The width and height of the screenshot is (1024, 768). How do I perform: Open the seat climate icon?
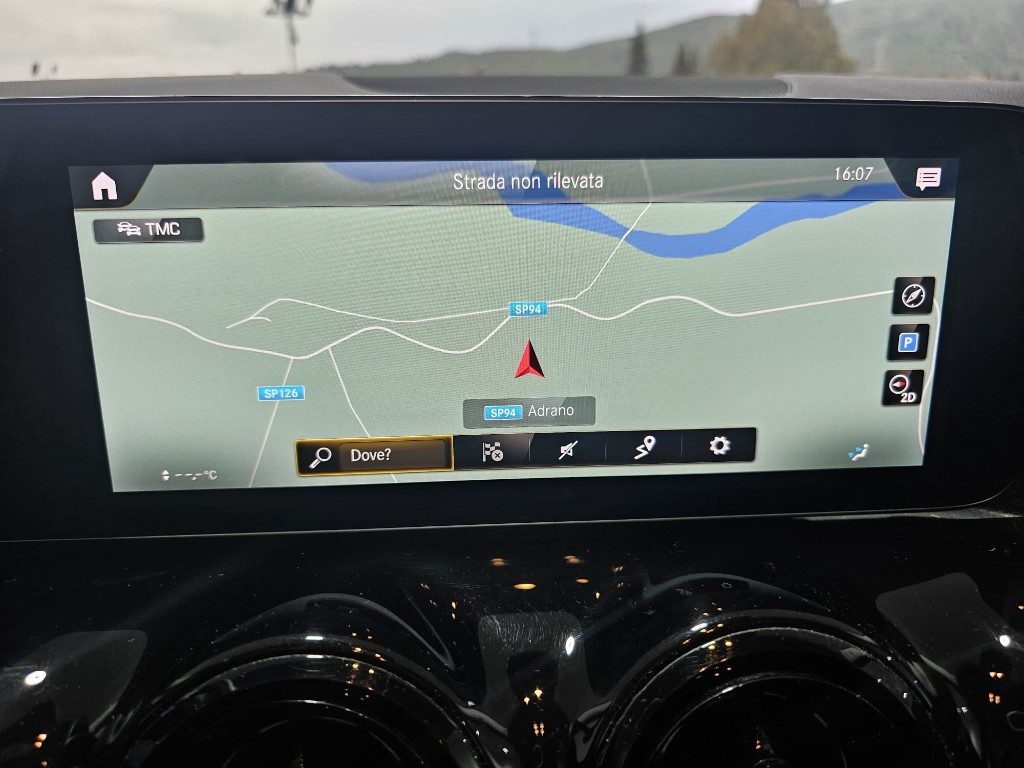(x=858, y=453)
